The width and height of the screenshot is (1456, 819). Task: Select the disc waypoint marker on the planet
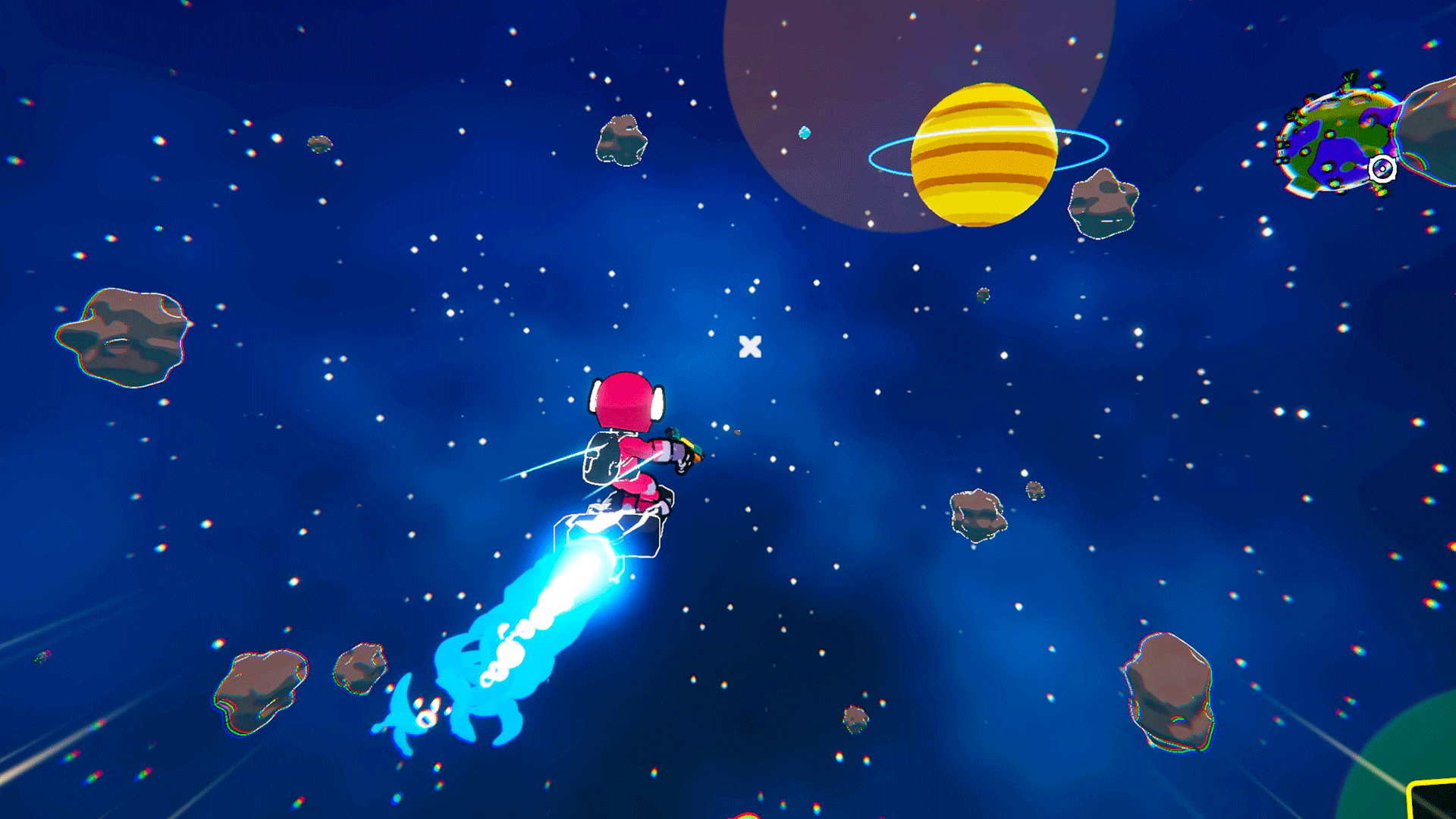click(1382, 168)
